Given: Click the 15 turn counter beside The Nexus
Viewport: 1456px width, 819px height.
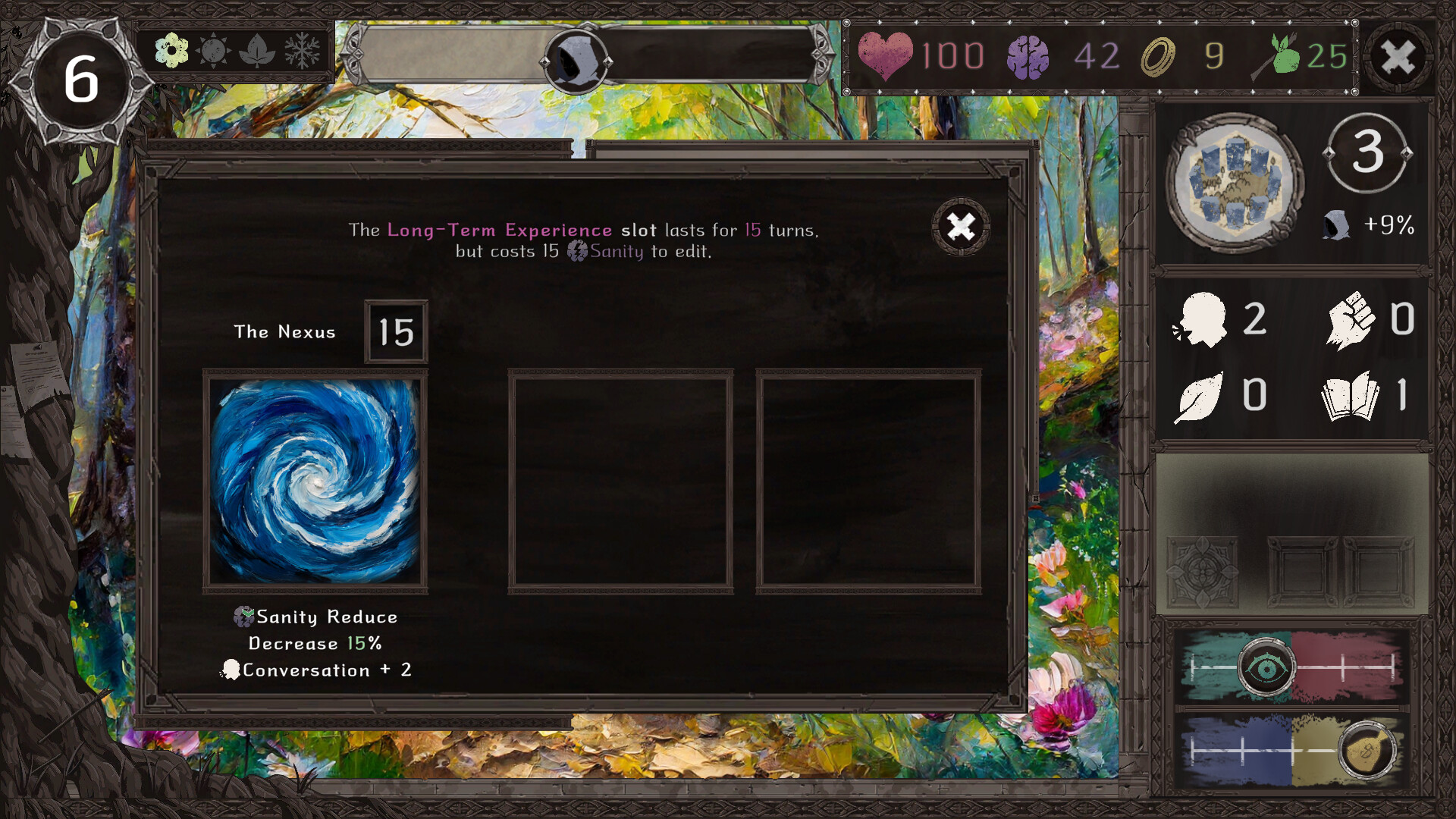Looking at the screenshot, I should 394,331.
